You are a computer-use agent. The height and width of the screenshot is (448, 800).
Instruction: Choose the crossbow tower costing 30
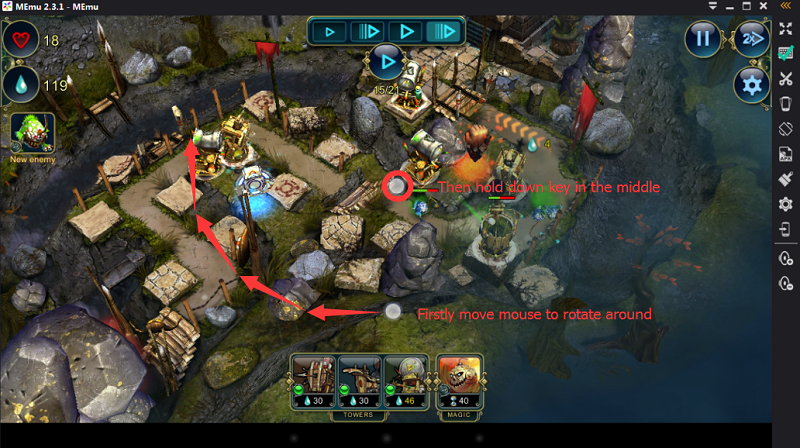tap(359, 379)
